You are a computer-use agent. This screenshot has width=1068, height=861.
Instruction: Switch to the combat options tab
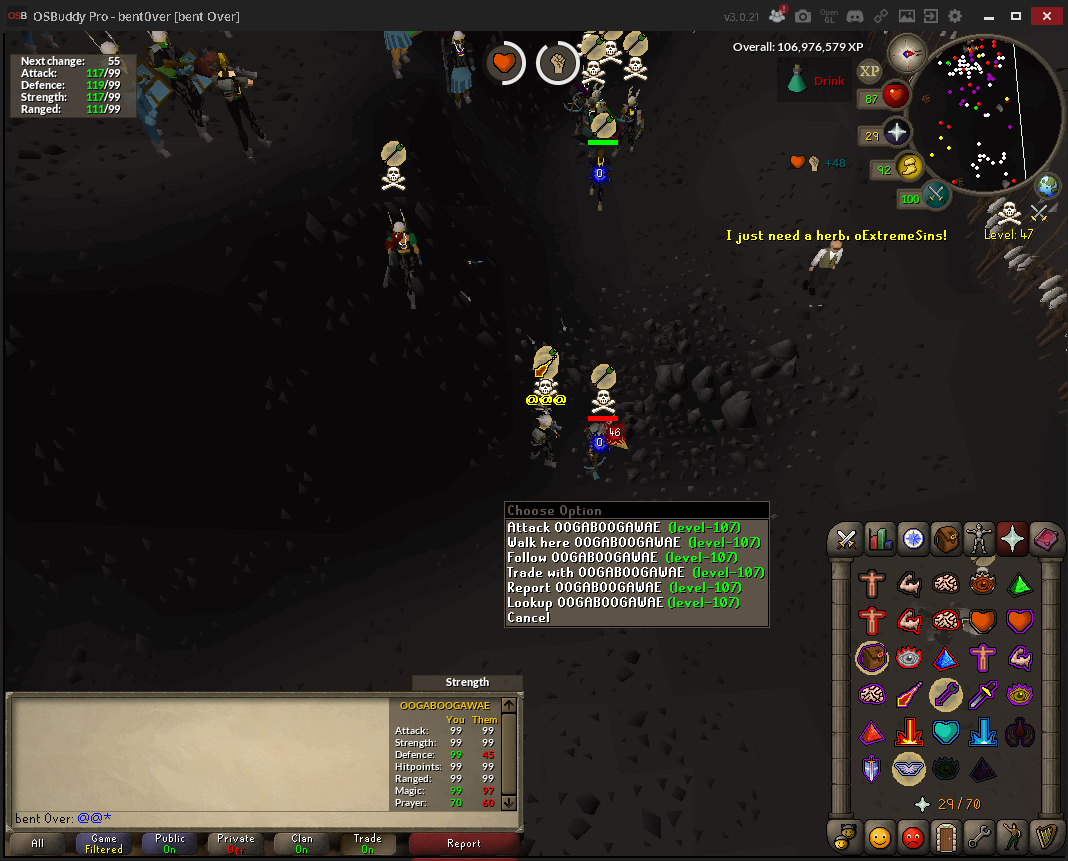847,540
